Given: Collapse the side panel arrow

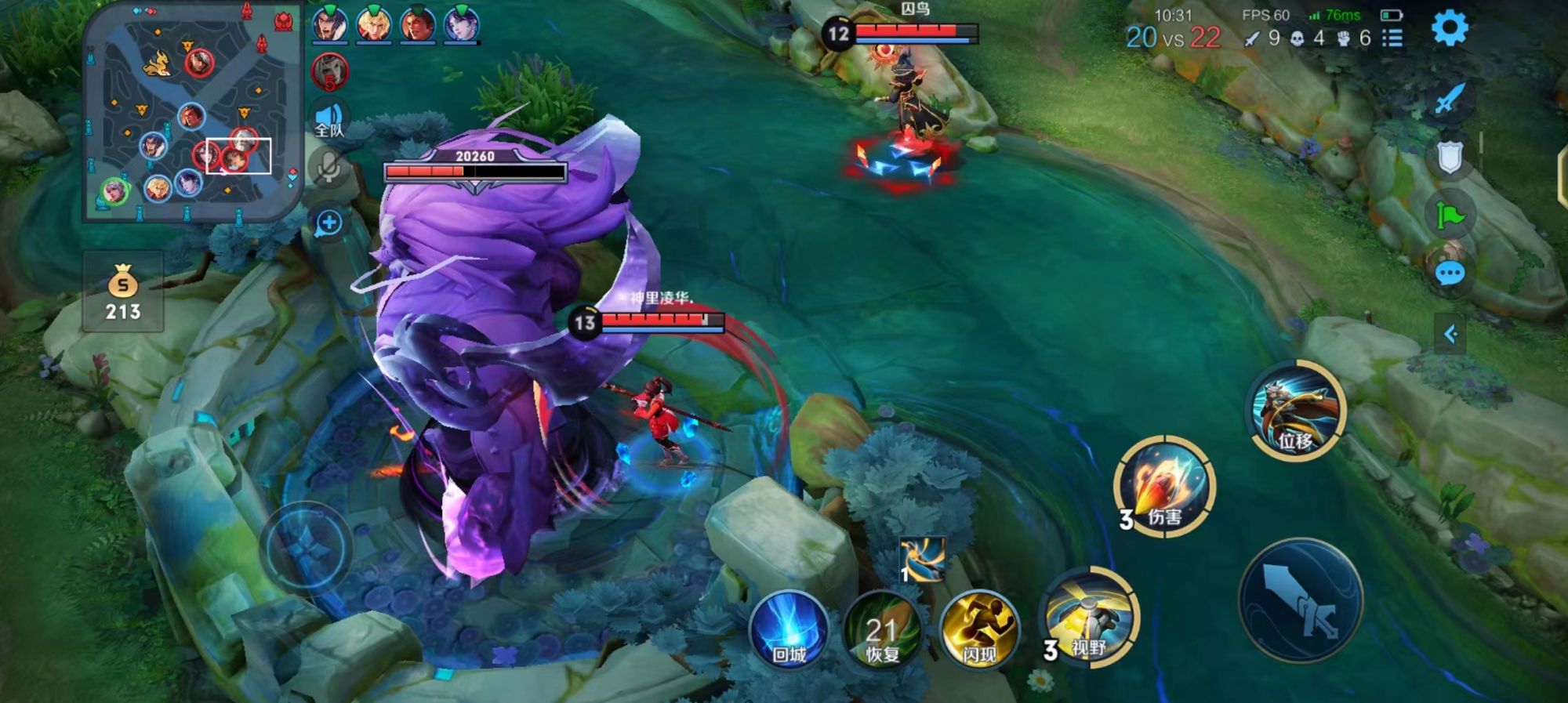Looking at the screenshot, I should tap(1450, 335).
